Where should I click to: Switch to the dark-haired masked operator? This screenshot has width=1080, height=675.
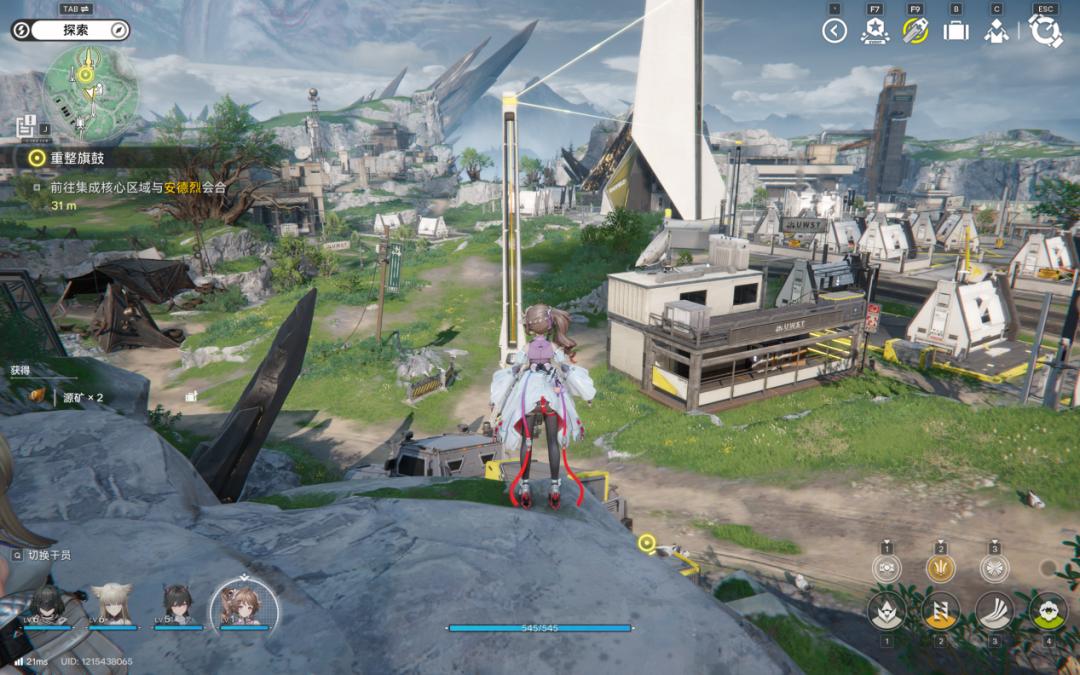coord(49,605)
